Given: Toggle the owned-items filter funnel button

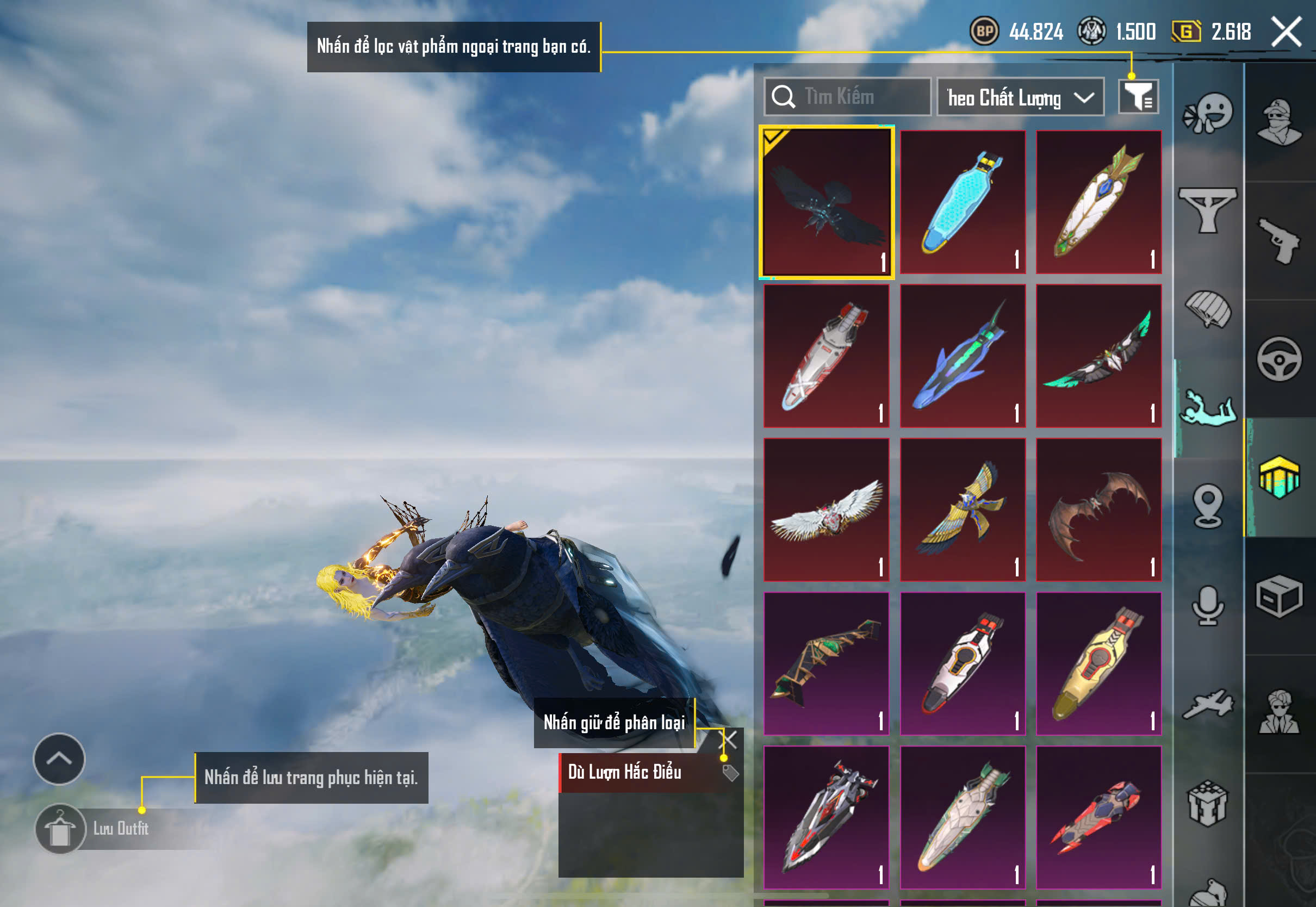Looking at the screenshot, I should point(1138,97).
